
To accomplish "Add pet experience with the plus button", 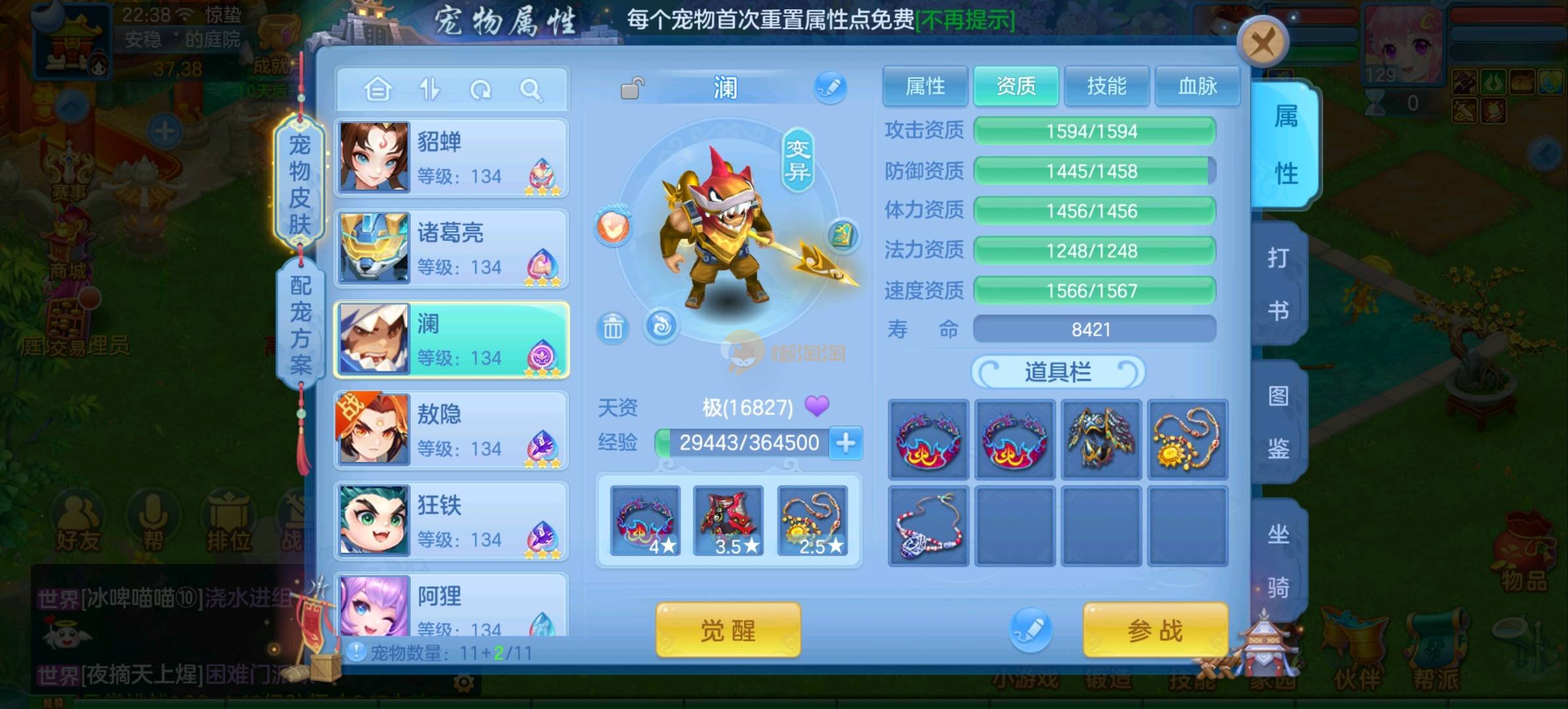I will click(x=846, y=443).
